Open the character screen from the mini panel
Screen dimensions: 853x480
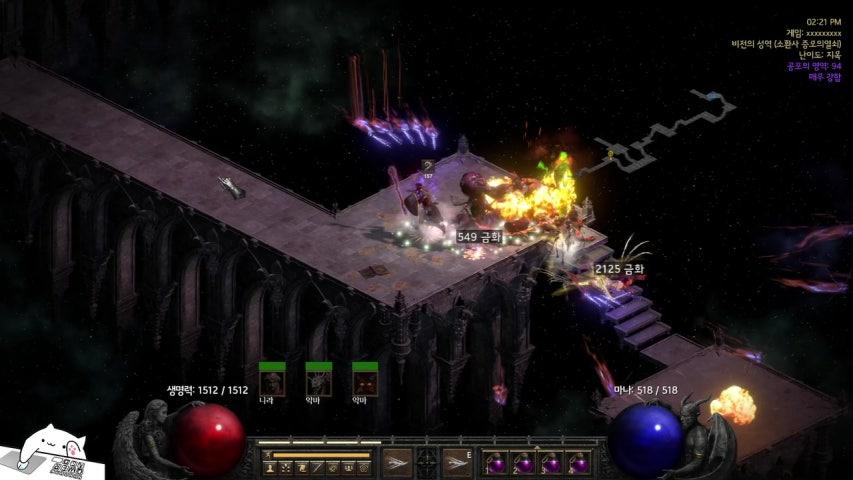pos(270,467)
